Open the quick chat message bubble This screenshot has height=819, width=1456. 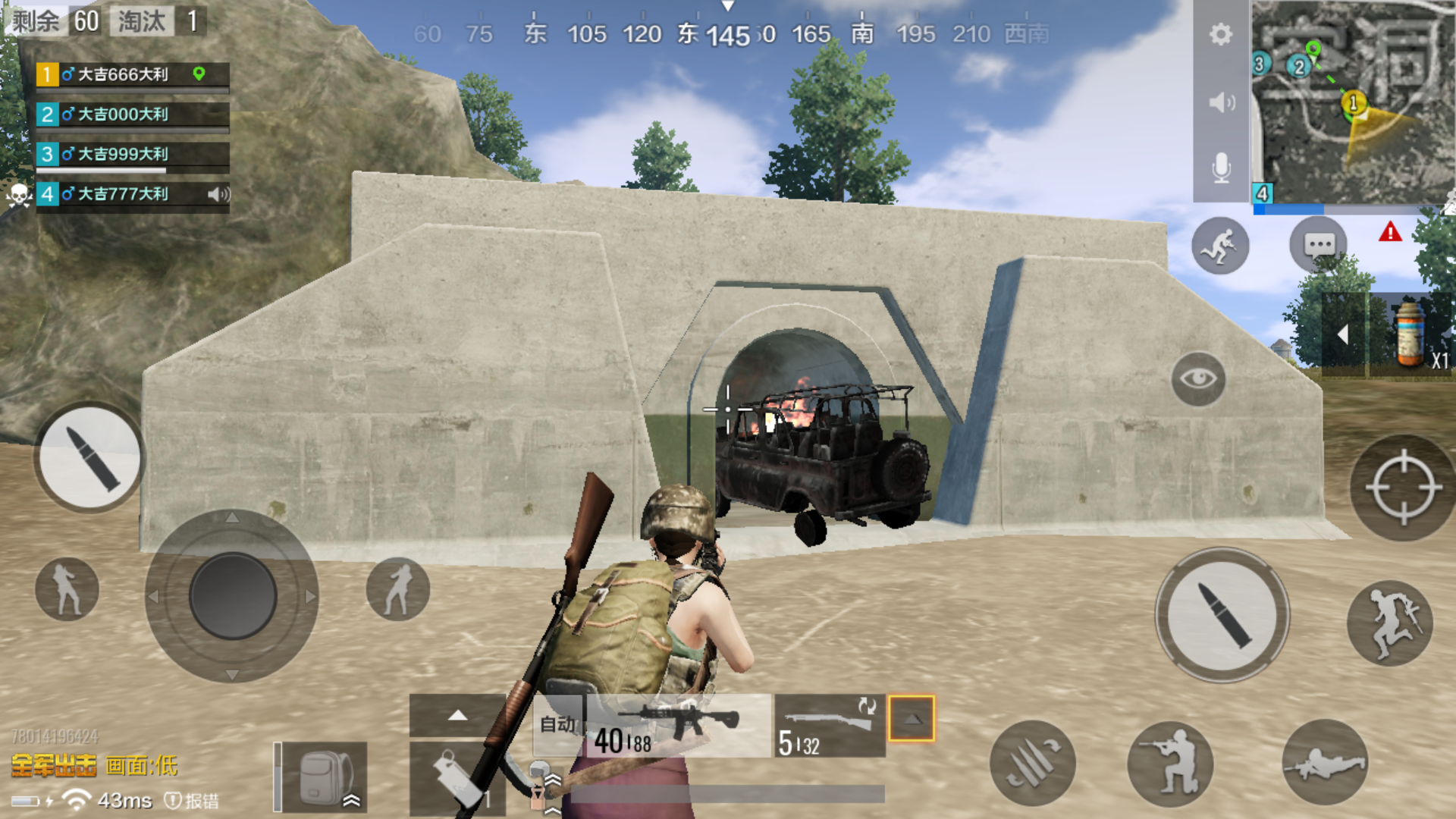coord(1319,245)
